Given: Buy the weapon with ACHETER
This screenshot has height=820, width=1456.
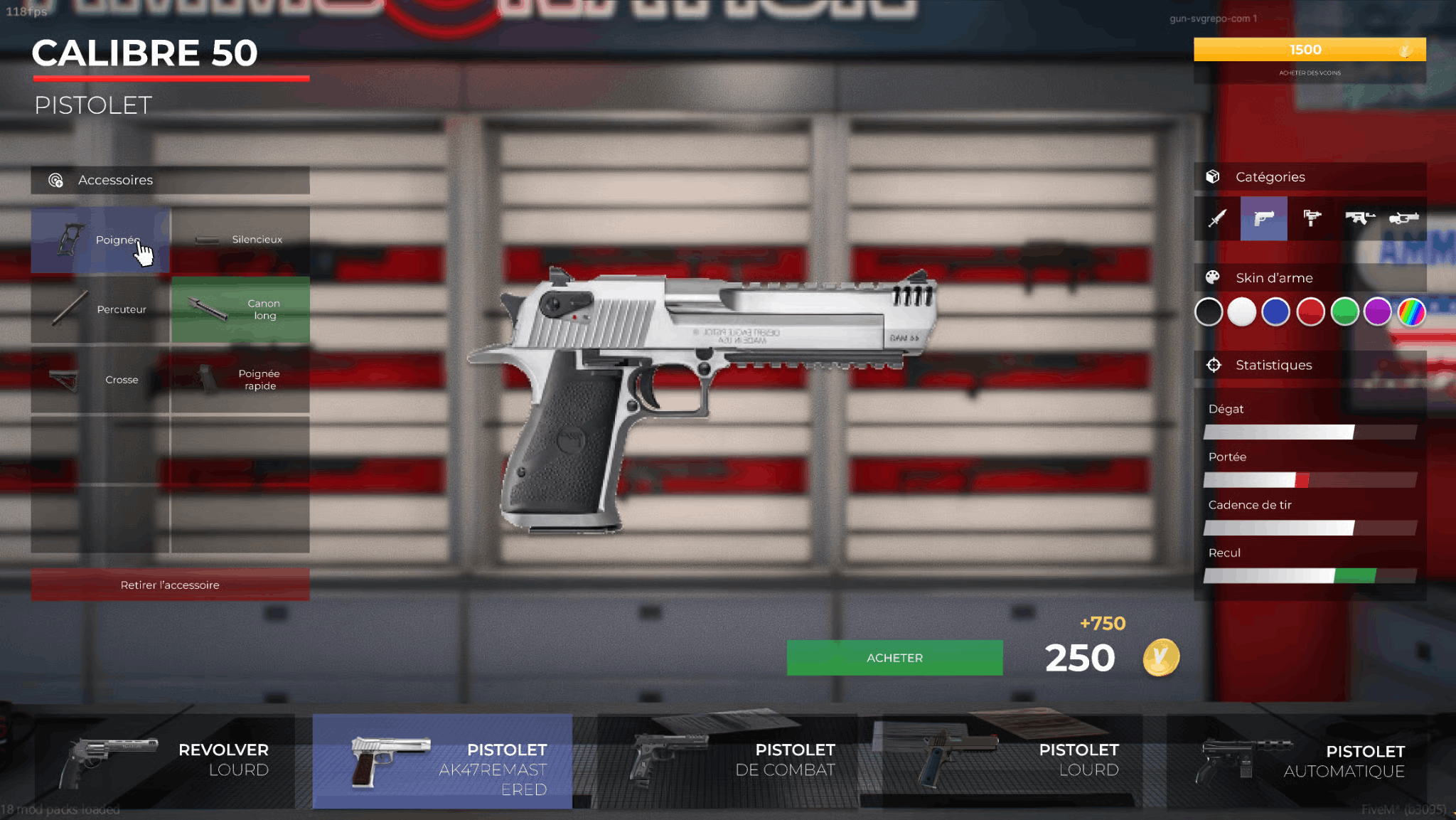Looking at the screenshot, I should pos(894,658).
